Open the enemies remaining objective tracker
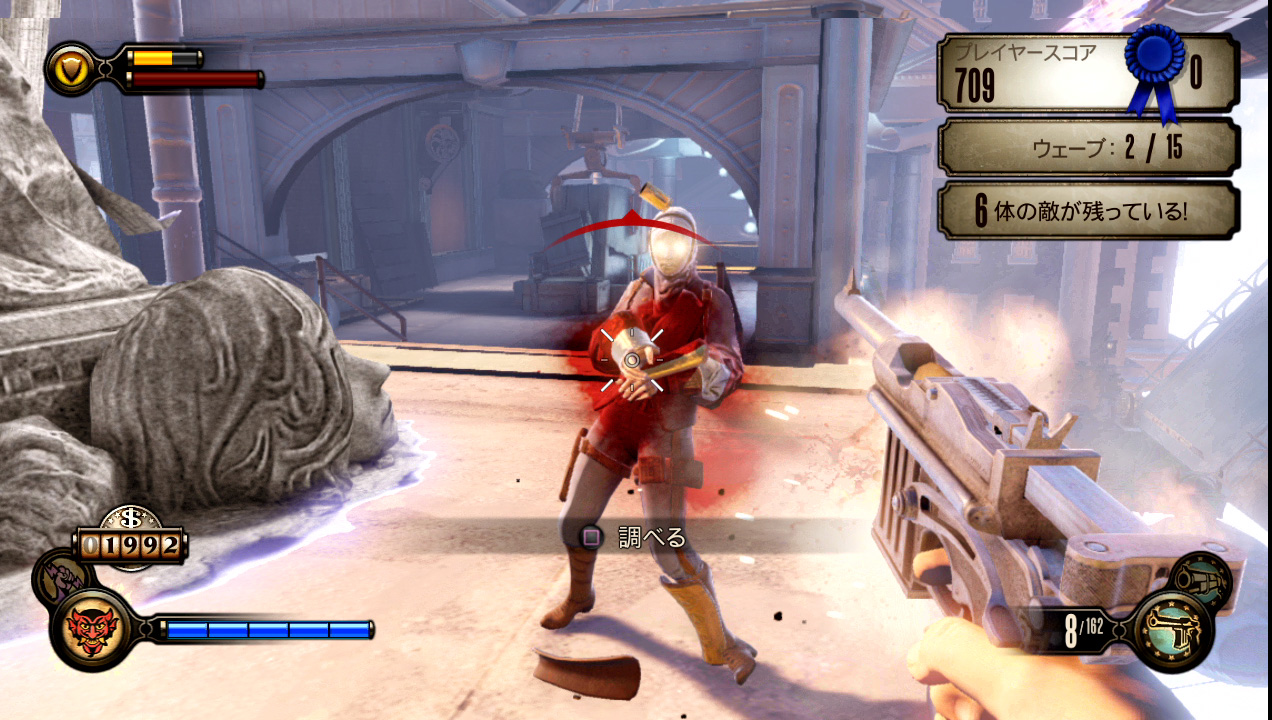Viewport: 1272px width, 720px height. pyautogui.click(x=1087, y=211)
